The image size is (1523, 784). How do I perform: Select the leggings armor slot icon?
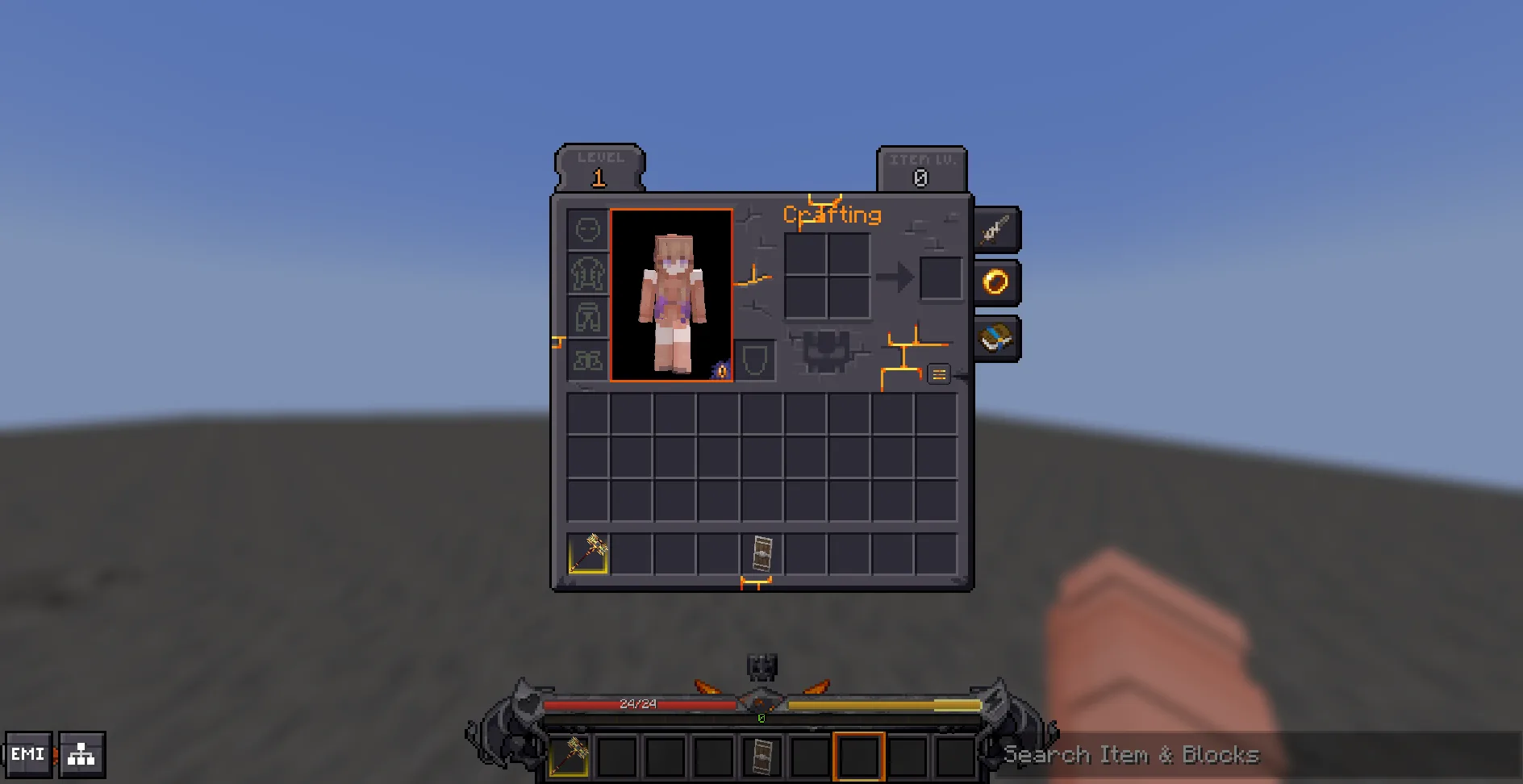click(x=586, y=318)
